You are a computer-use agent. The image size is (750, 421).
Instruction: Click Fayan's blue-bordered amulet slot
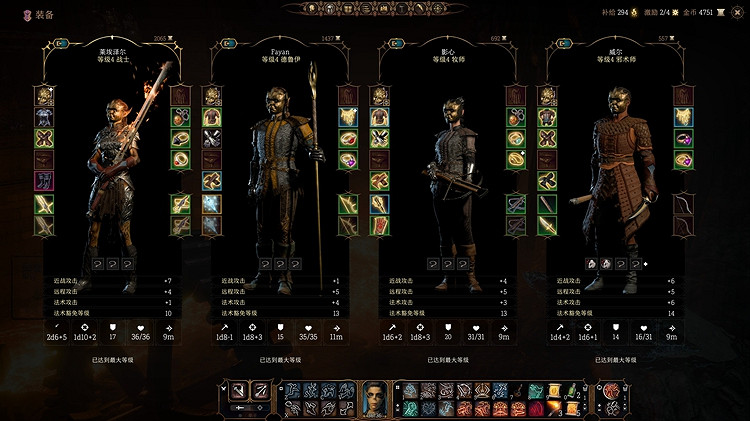point(348,116)
